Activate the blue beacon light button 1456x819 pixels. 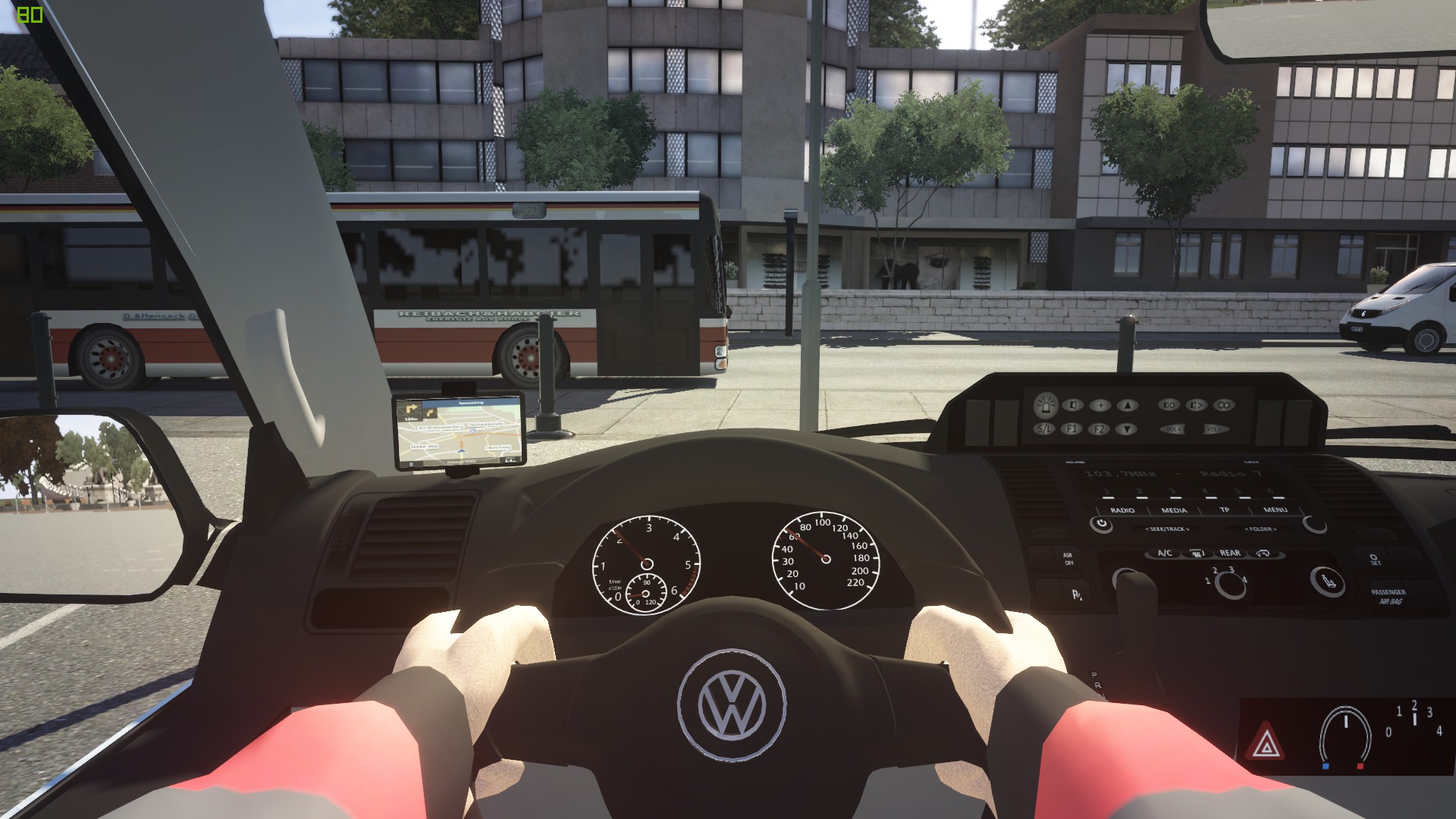pos(1046,404)
